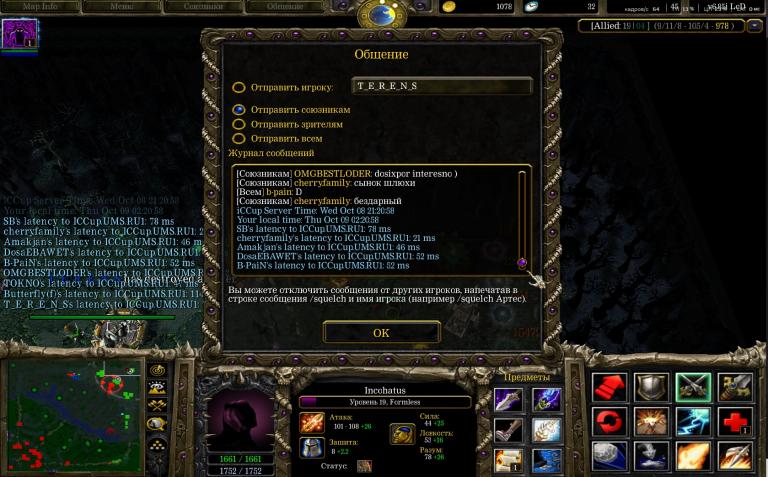768x477 pixels.
Task: Open the Меню button in the top bar
Action: pyautogui.click(x=121, y=6)
